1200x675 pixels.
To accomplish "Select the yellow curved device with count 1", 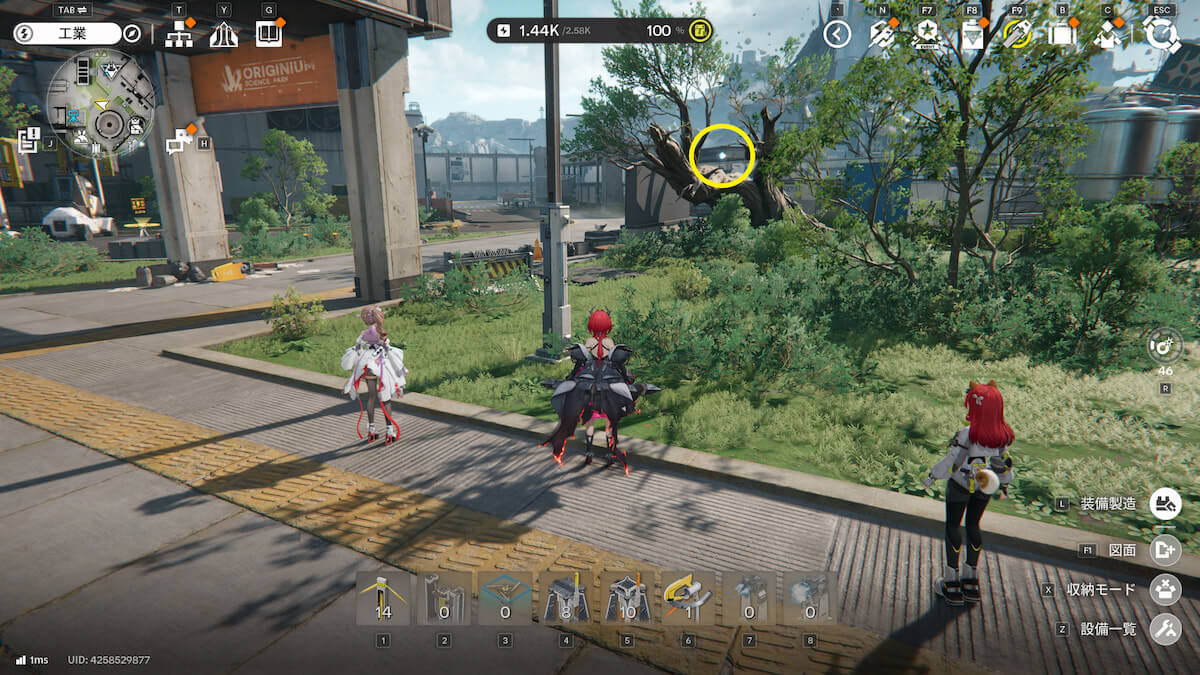I will 687,598.
